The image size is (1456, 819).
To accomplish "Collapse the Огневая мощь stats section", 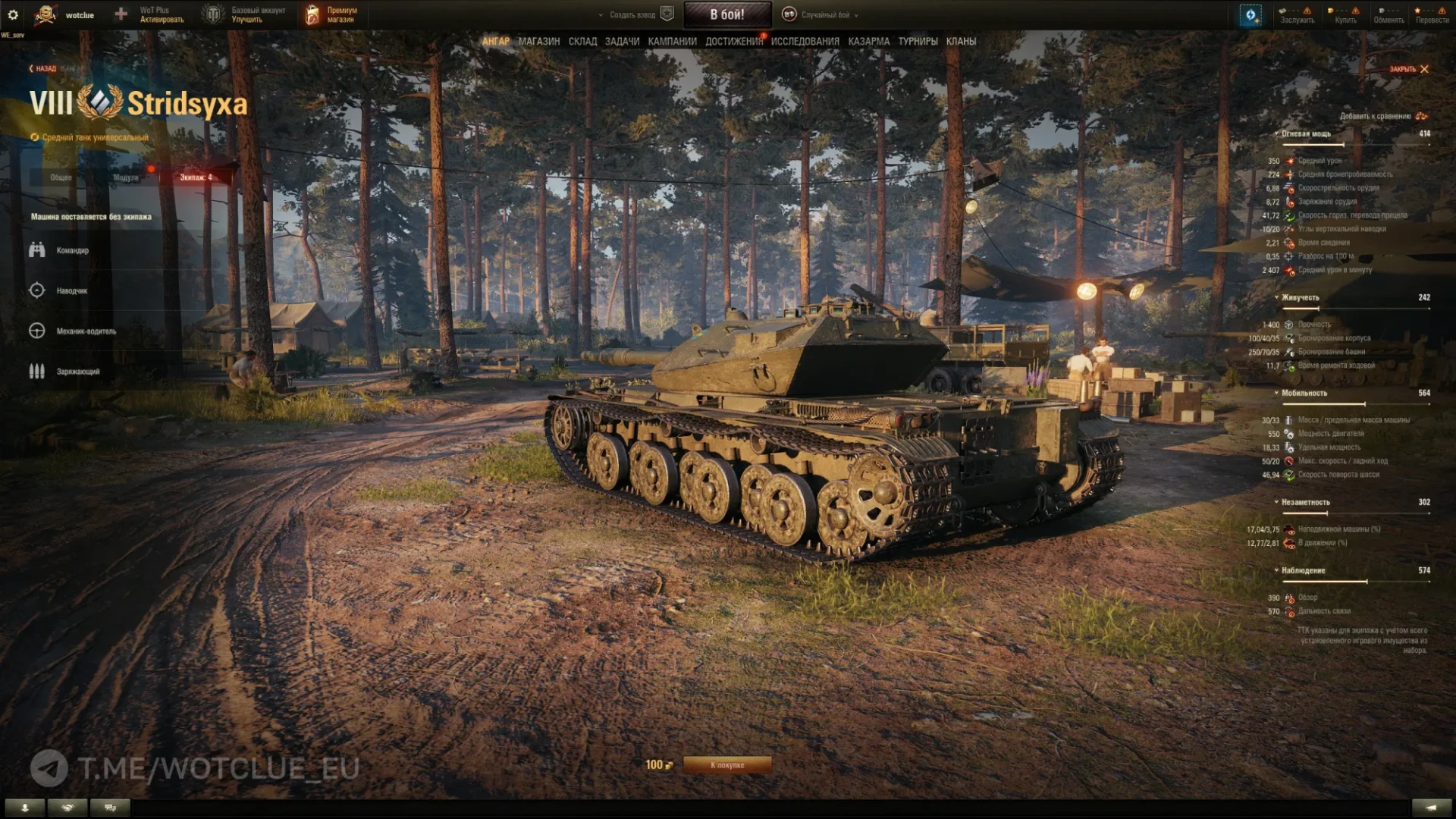I will [1277, 133].
